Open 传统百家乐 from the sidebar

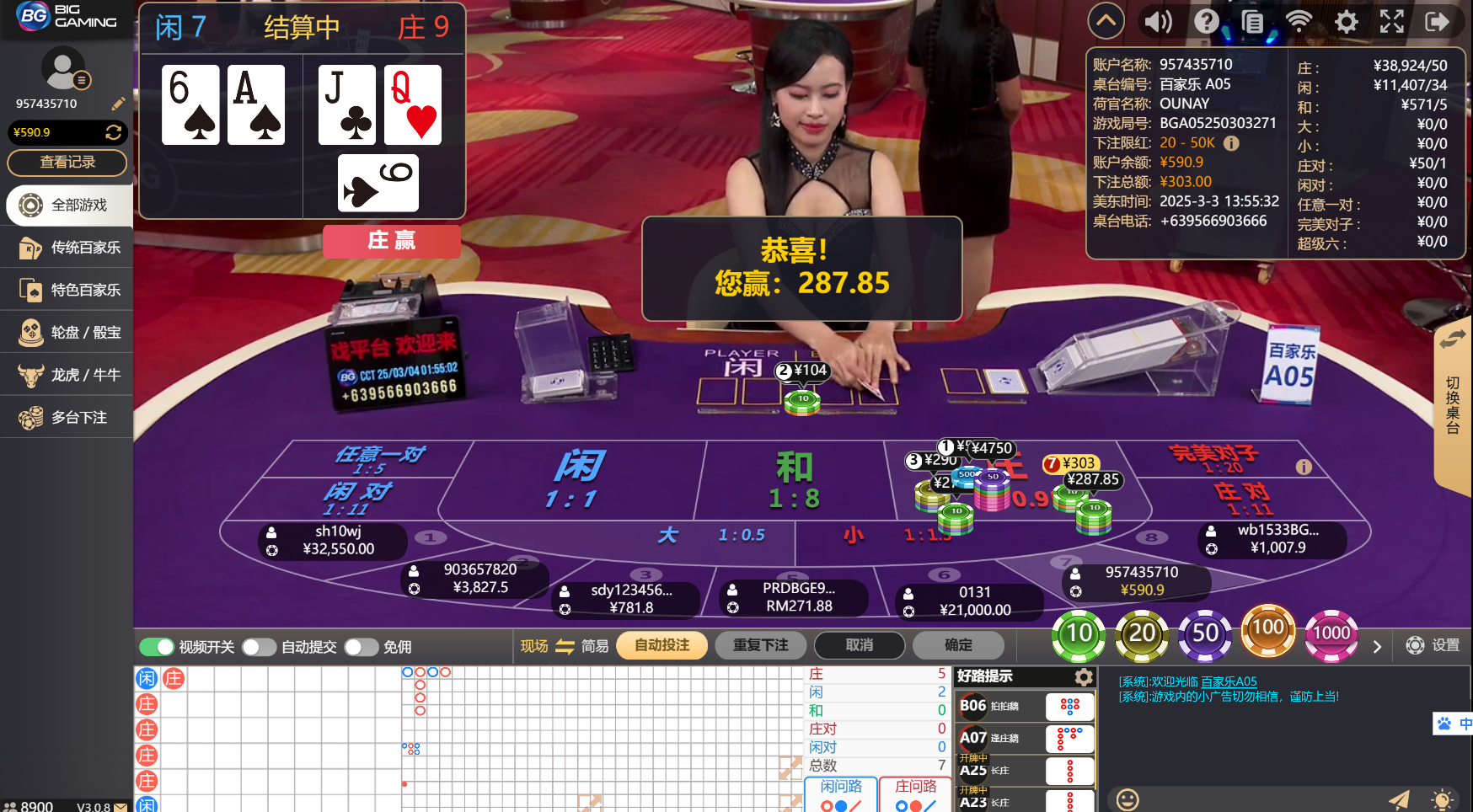pos(66,248)
